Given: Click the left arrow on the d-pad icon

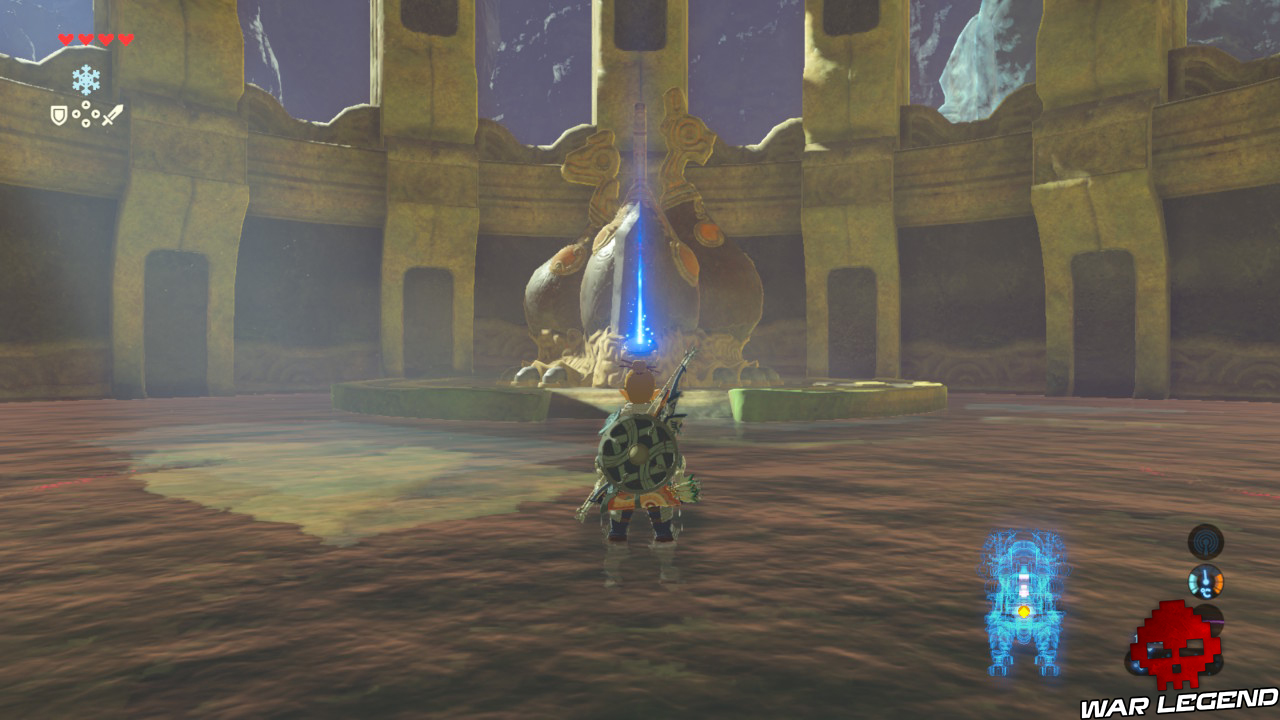Looking at the screenshot, I should click(76, 113).
